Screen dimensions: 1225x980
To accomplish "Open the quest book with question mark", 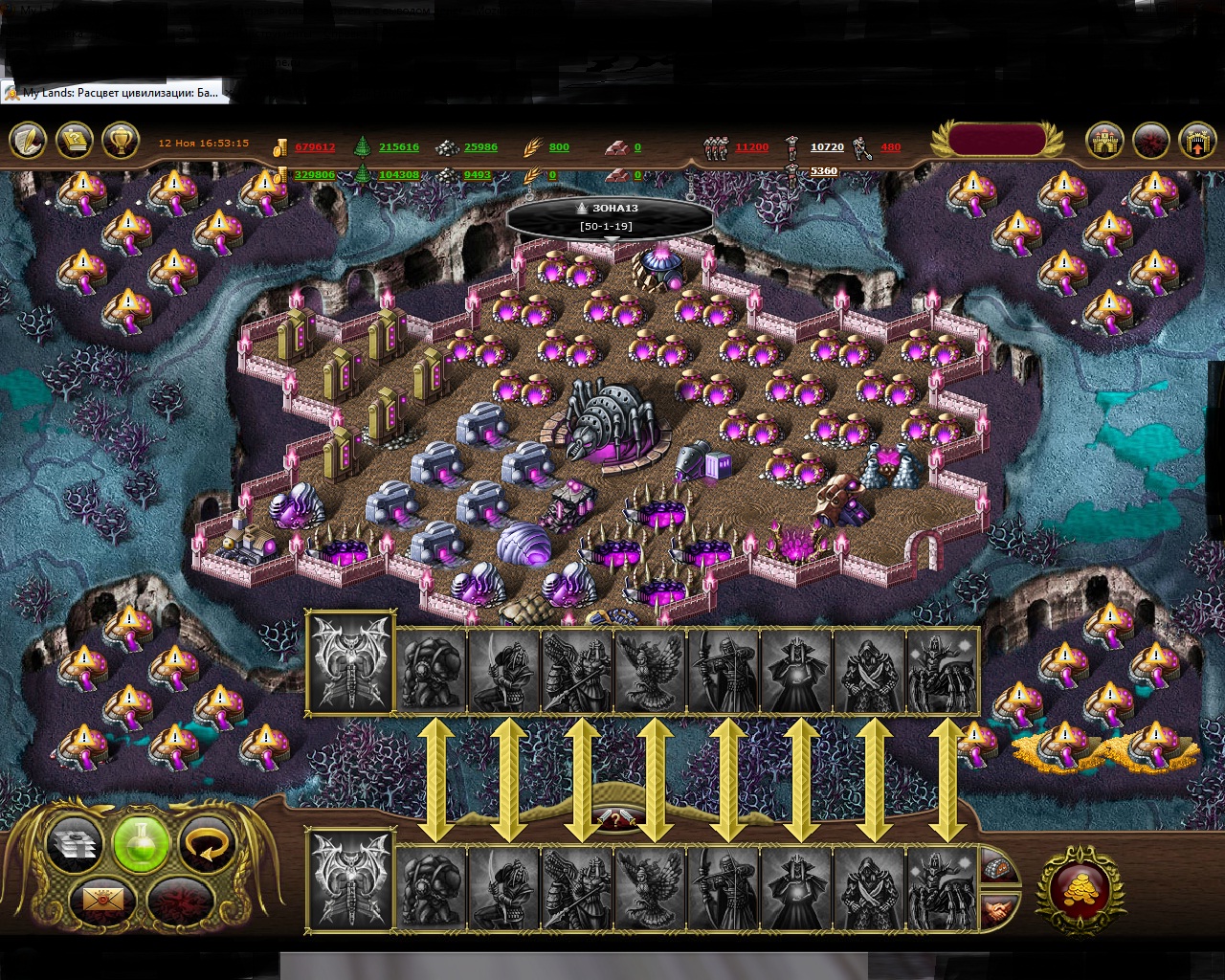I will [75, 142].
